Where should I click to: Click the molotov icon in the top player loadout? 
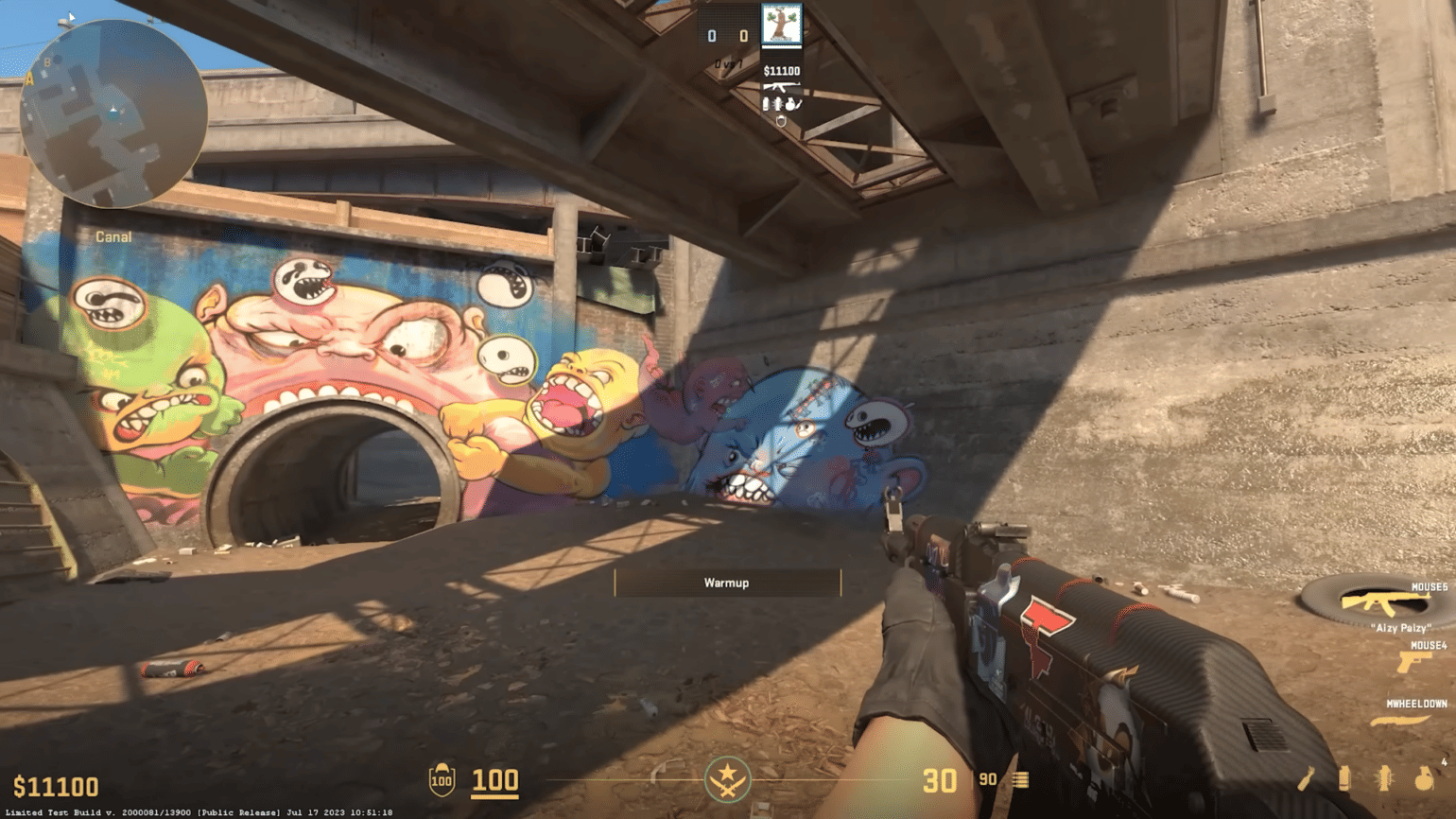click(790, 104)
